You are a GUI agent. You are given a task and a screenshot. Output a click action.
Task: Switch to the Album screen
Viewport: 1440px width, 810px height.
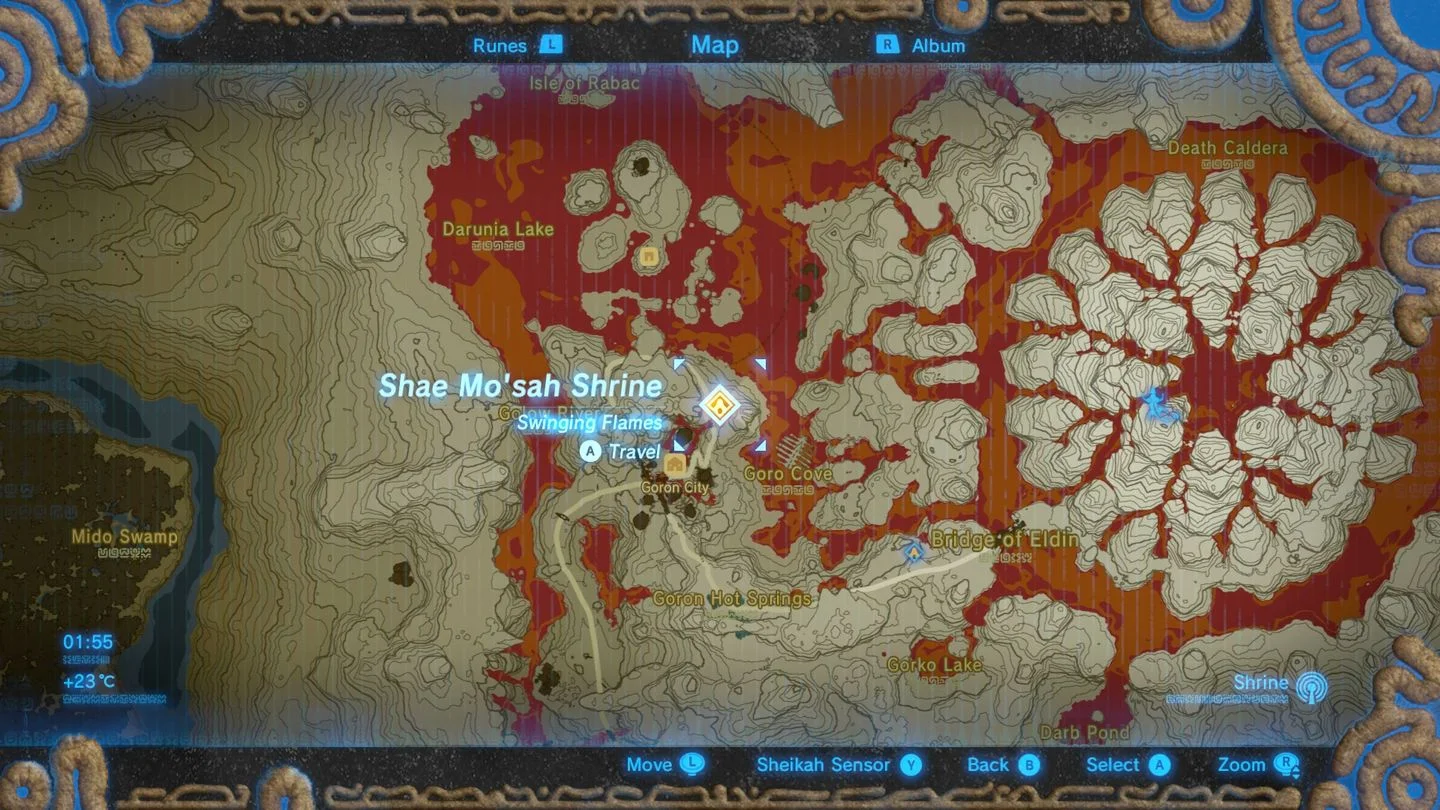click(938, 45)
